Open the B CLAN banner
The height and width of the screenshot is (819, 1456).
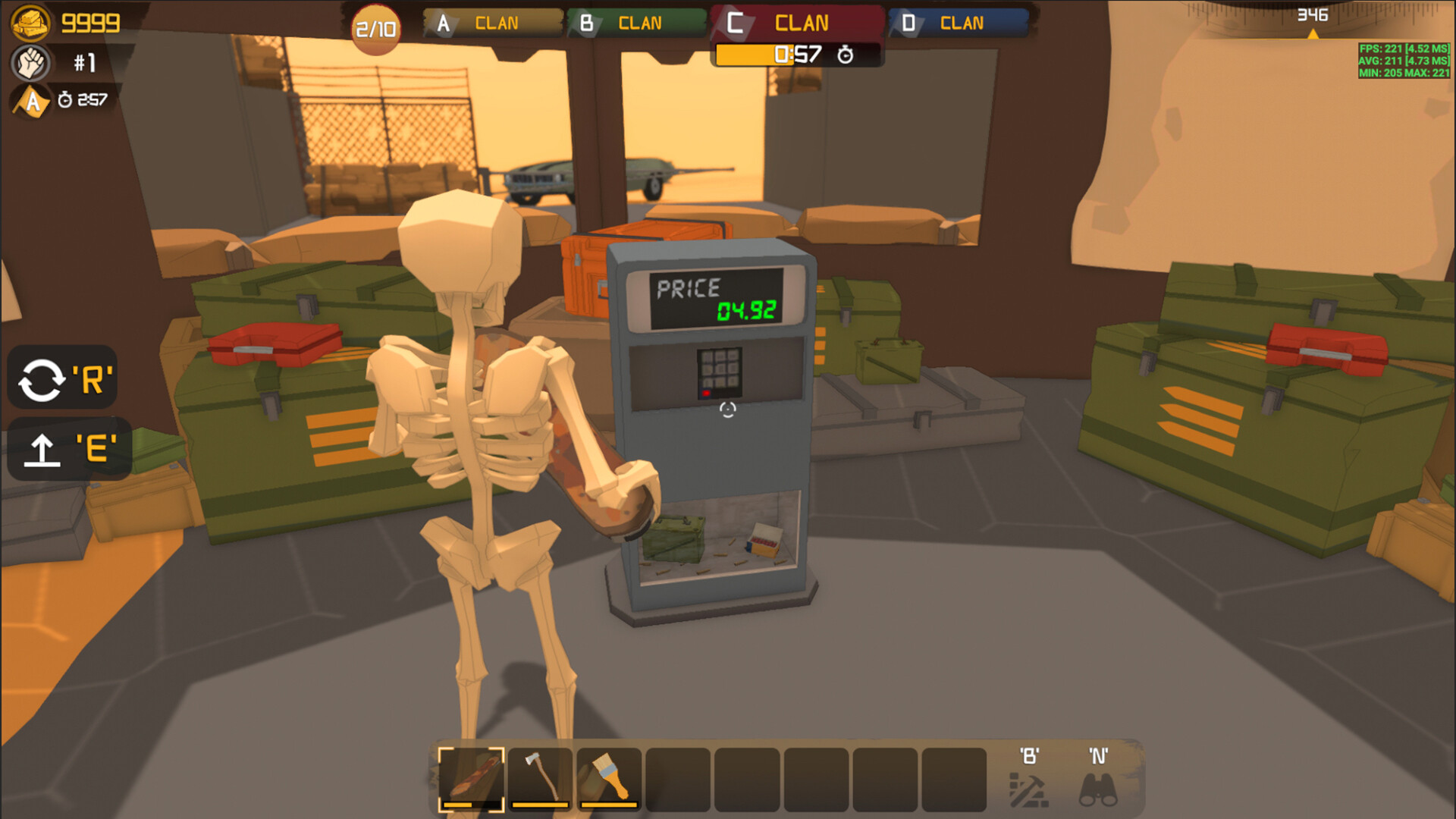point(637,23)
